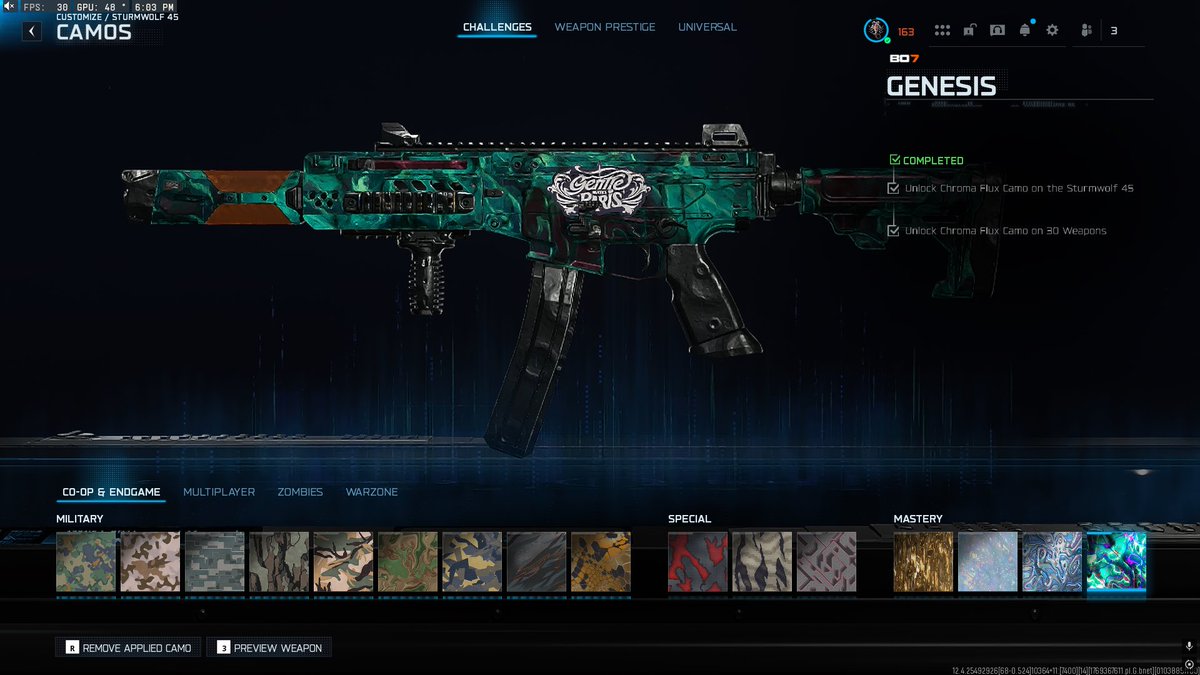This screenshot has width=1200, height=675.
Task: Open the friends social icon
Action: tap(1087, 31)
